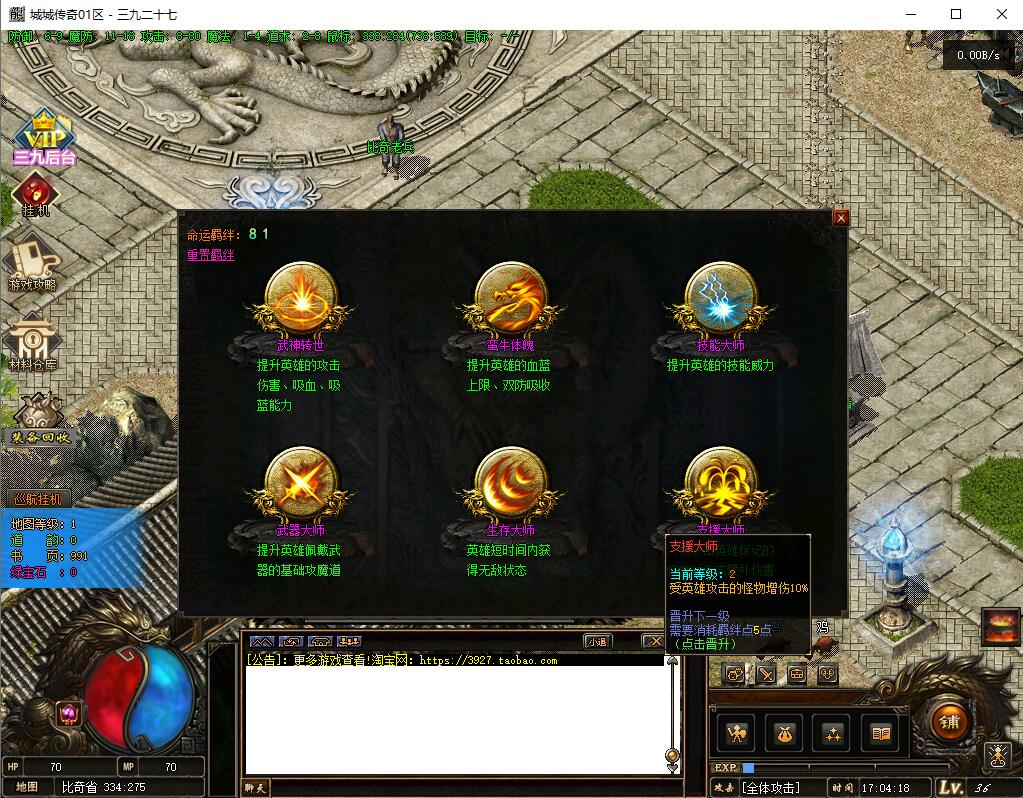Image resolution: width=1023 pixels, height=798 pixels.
Task: Open the 游戏攻略 guide
Action: [x=32, y=262]
